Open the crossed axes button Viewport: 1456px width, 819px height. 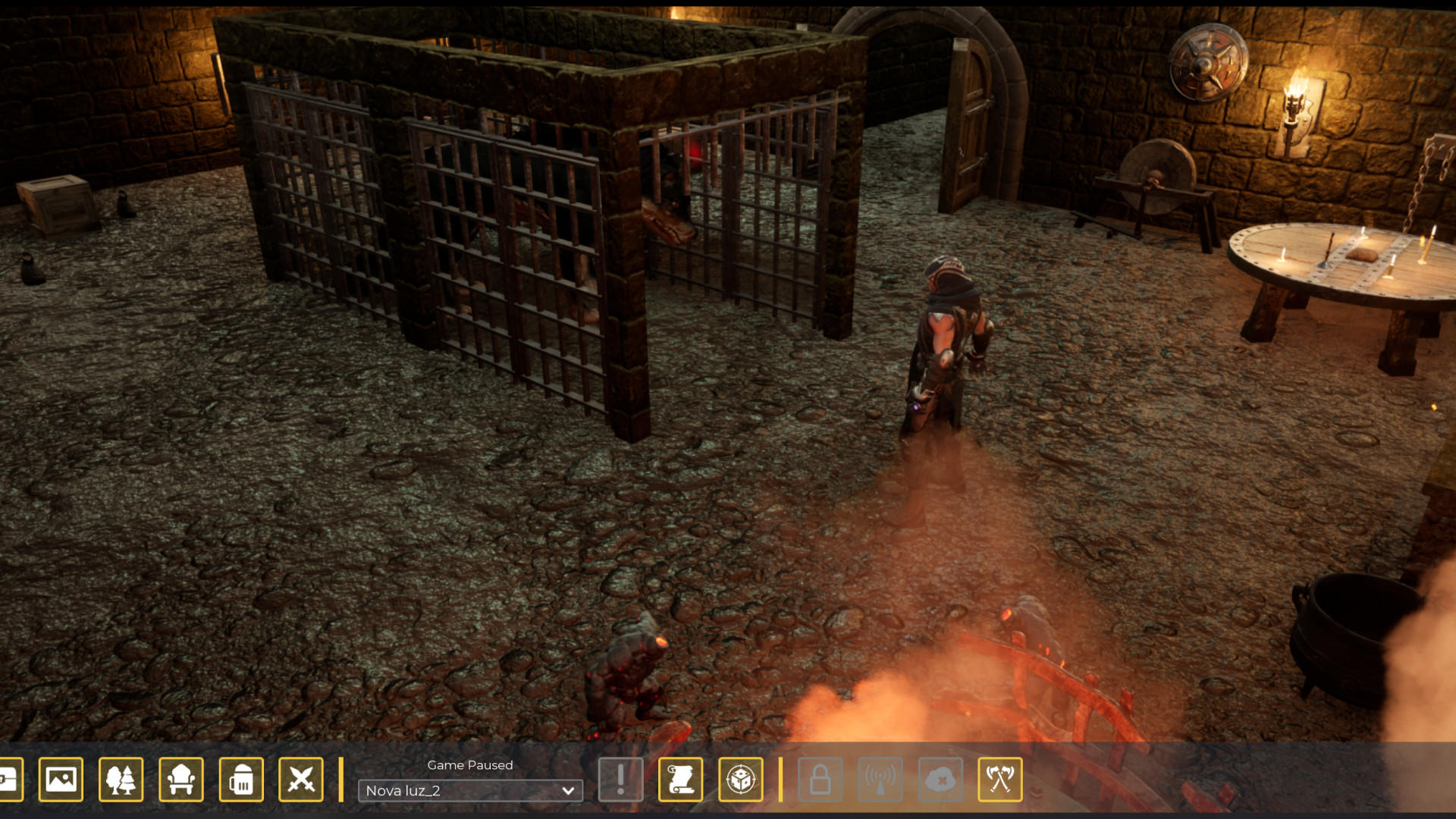1000,780
